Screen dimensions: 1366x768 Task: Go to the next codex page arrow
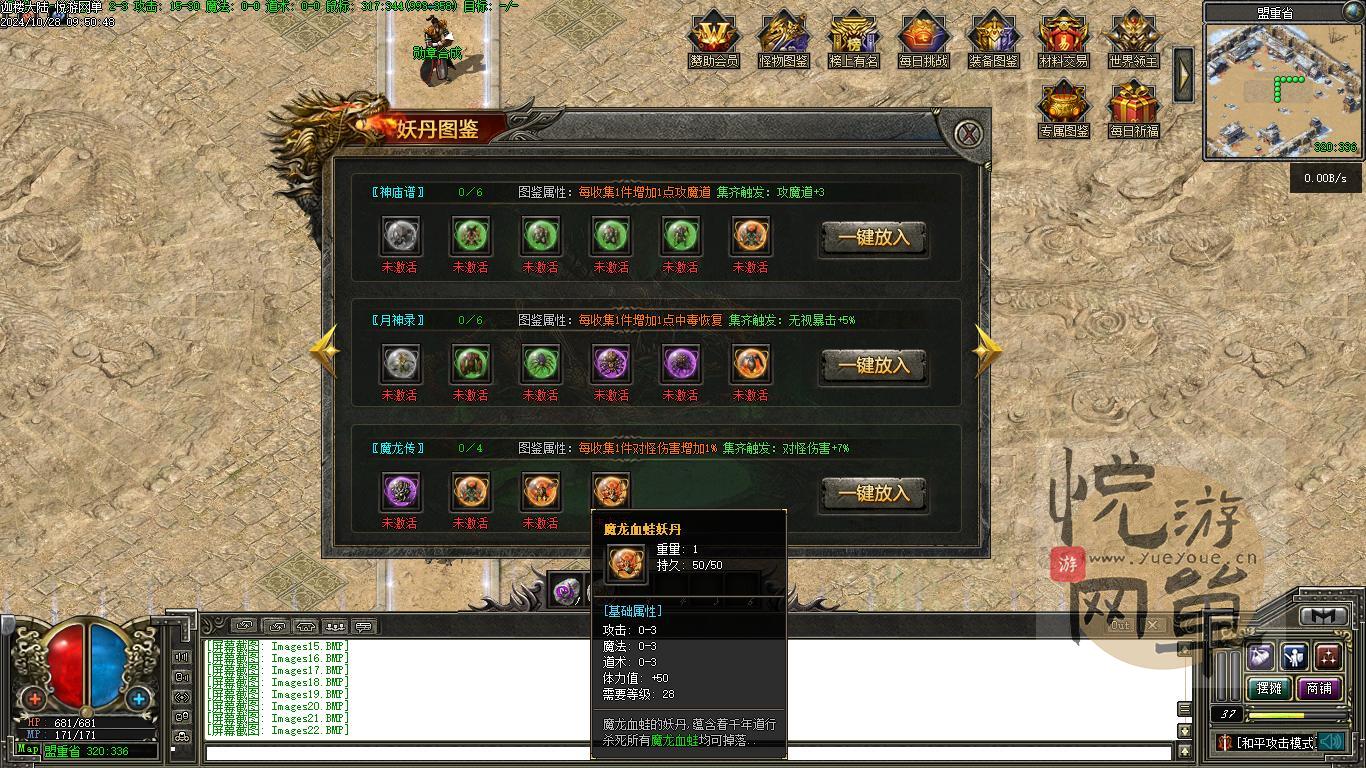pos(987,351)
